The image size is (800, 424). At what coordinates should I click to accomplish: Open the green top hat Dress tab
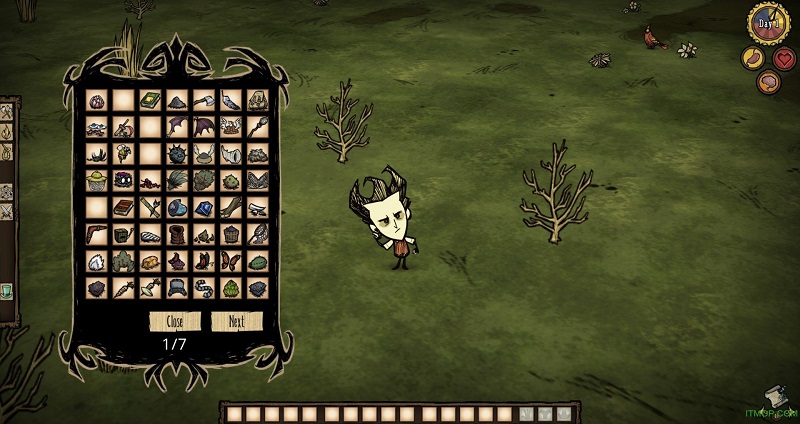(x=5, y=291)
